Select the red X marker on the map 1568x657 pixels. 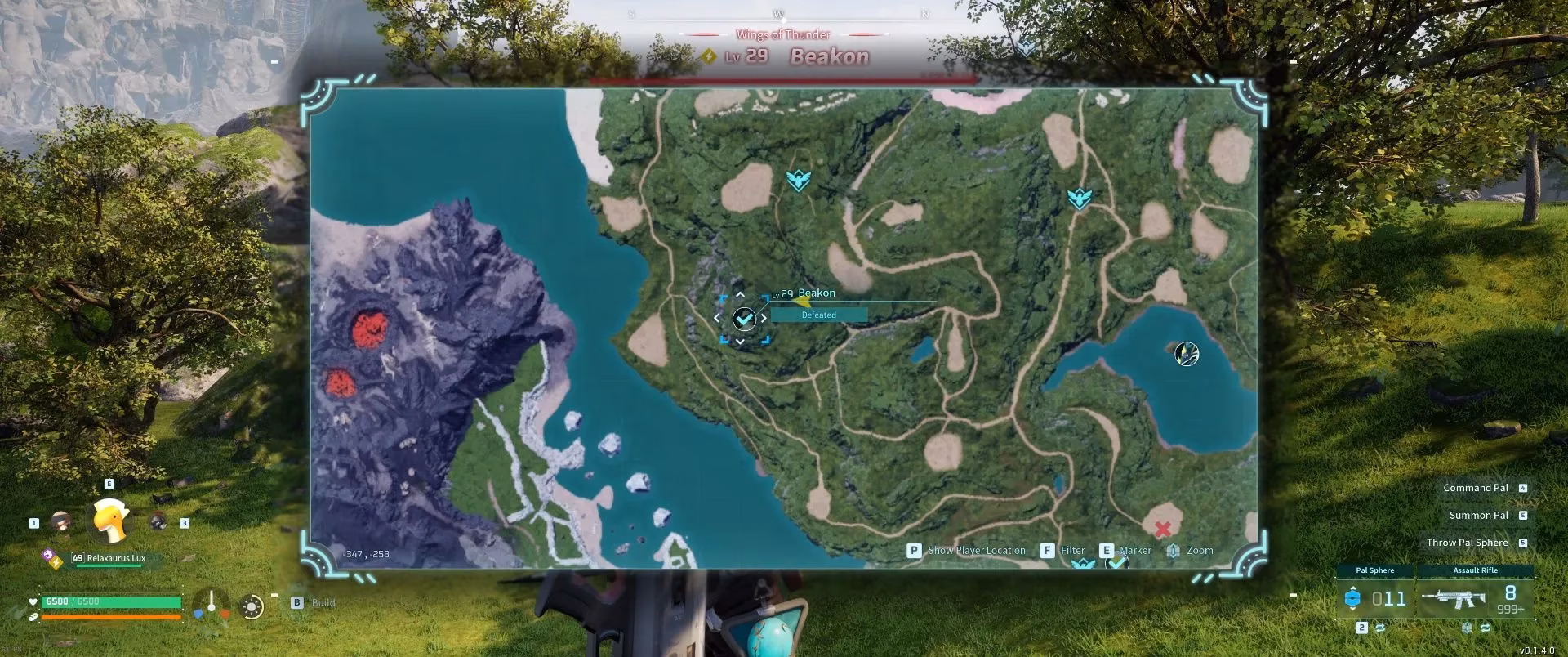[x=1163, y=530]
